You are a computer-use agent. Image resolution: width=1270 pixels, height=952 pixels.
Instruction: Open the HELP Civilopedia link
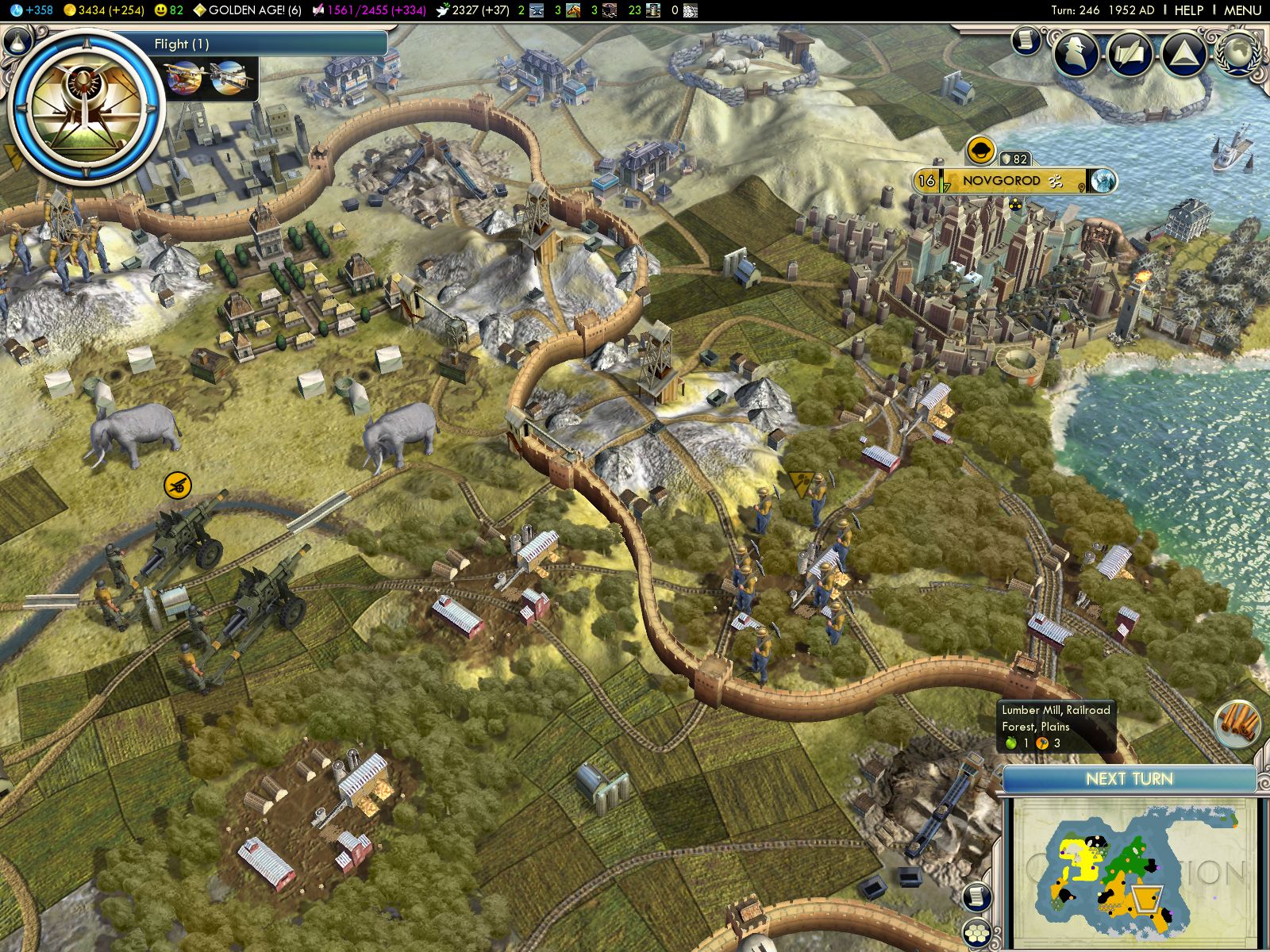pyautogui.click(x=1188, y=10)
